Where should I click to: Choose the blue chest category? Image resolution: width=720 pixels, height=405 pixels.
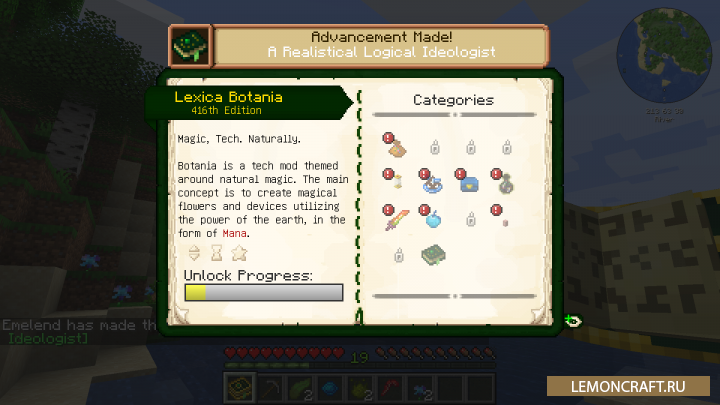point(469,184)
